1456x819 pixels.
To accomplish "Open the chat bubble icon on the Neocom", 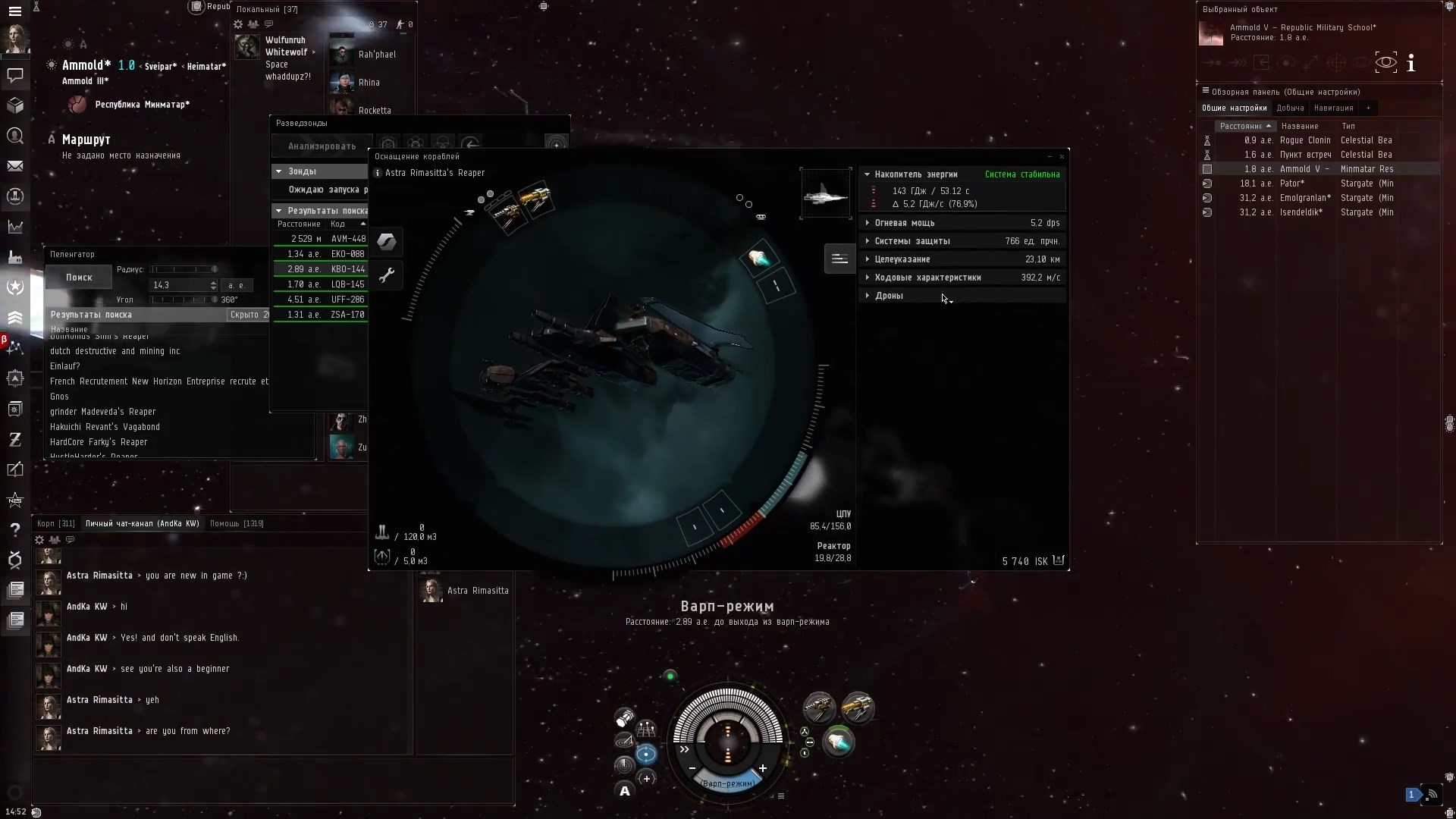I will (15, 76).
